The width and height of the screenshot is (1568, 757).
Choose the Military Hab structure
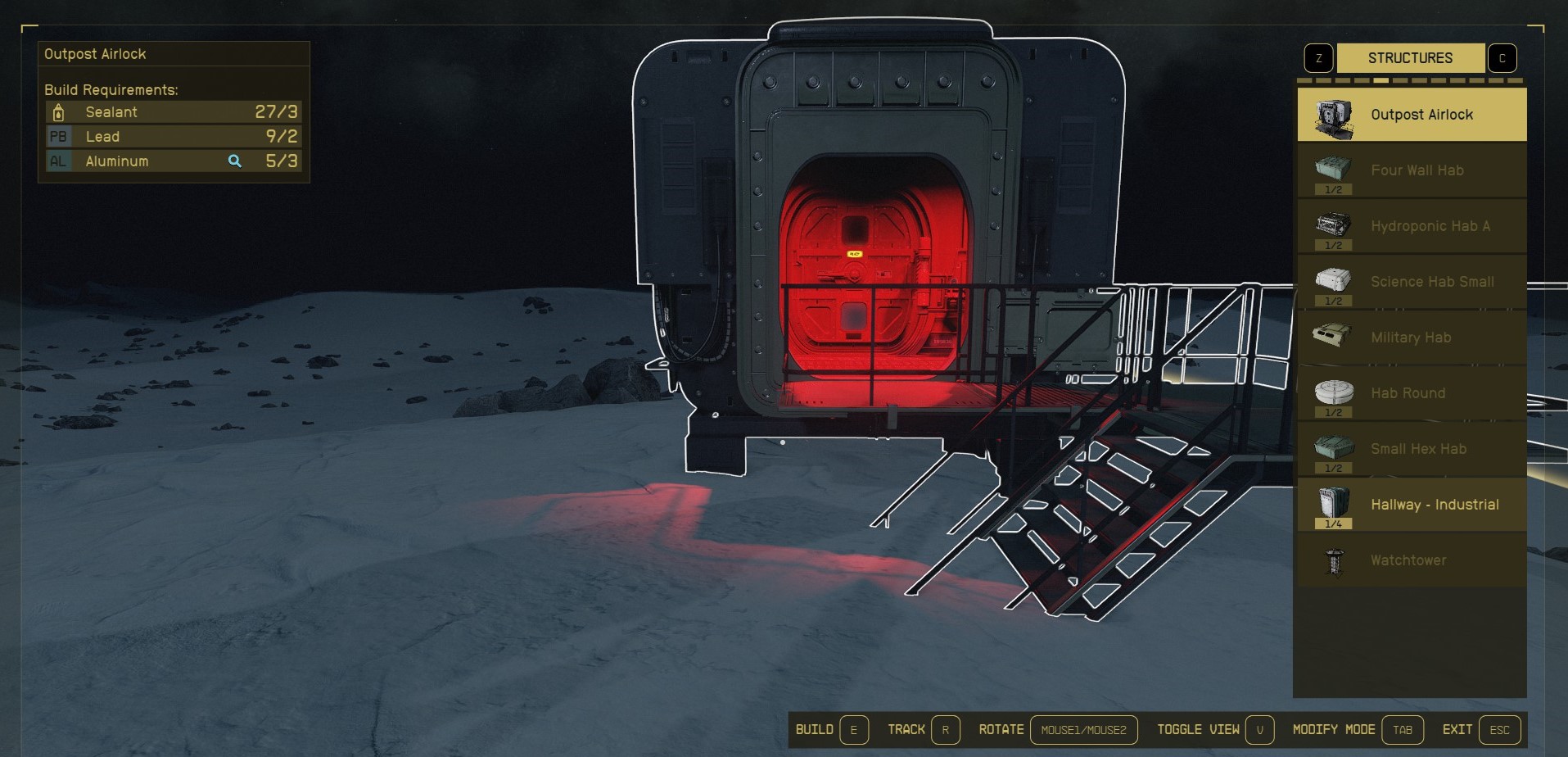(x=1412, y=338)
